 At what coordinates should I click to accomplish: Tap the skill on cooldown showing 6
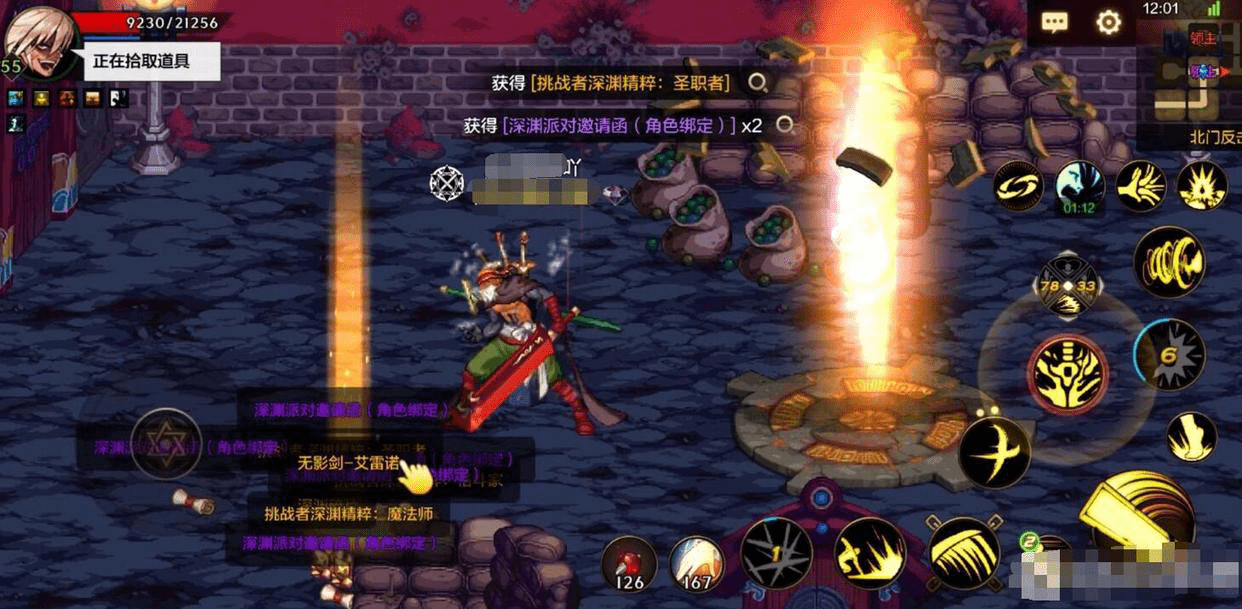(1169, 355)
